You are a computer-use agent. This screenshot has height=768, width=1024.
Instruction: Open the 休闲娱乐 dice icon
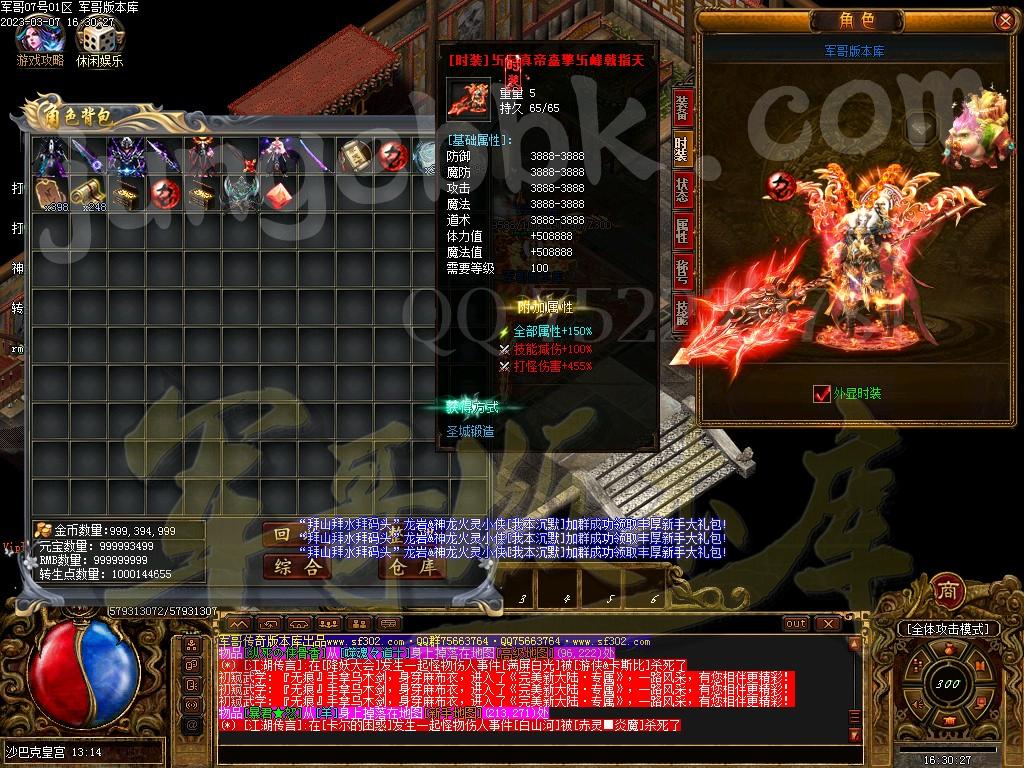click(x=99, y=40)
